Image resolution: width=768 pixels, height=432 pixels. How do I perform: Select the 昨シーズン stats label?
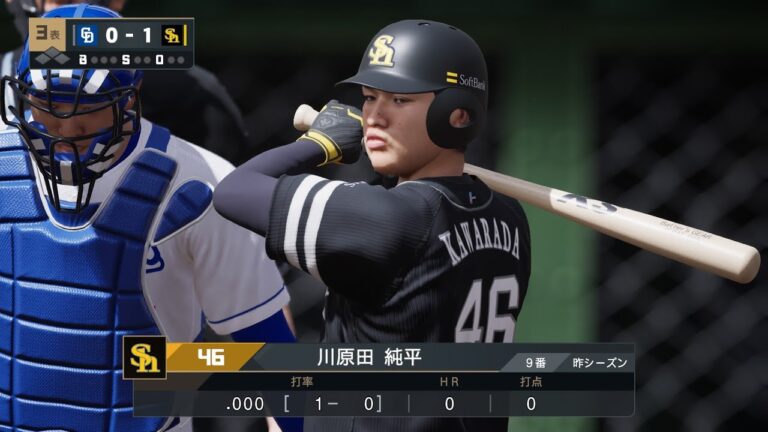pos(599,361)
